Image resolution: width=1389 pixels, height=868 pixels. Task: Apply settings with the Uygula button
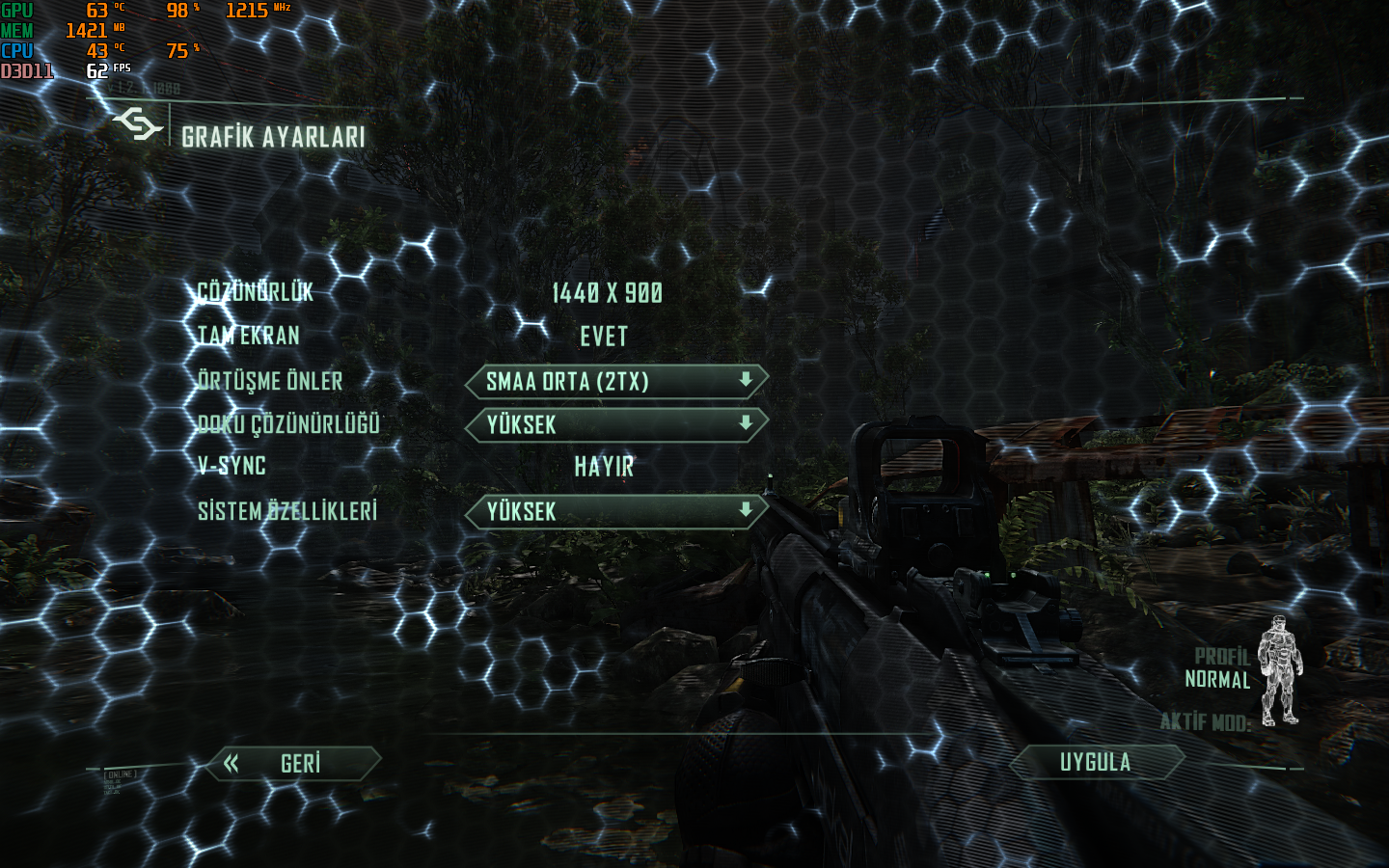[x=1096, y=763]
